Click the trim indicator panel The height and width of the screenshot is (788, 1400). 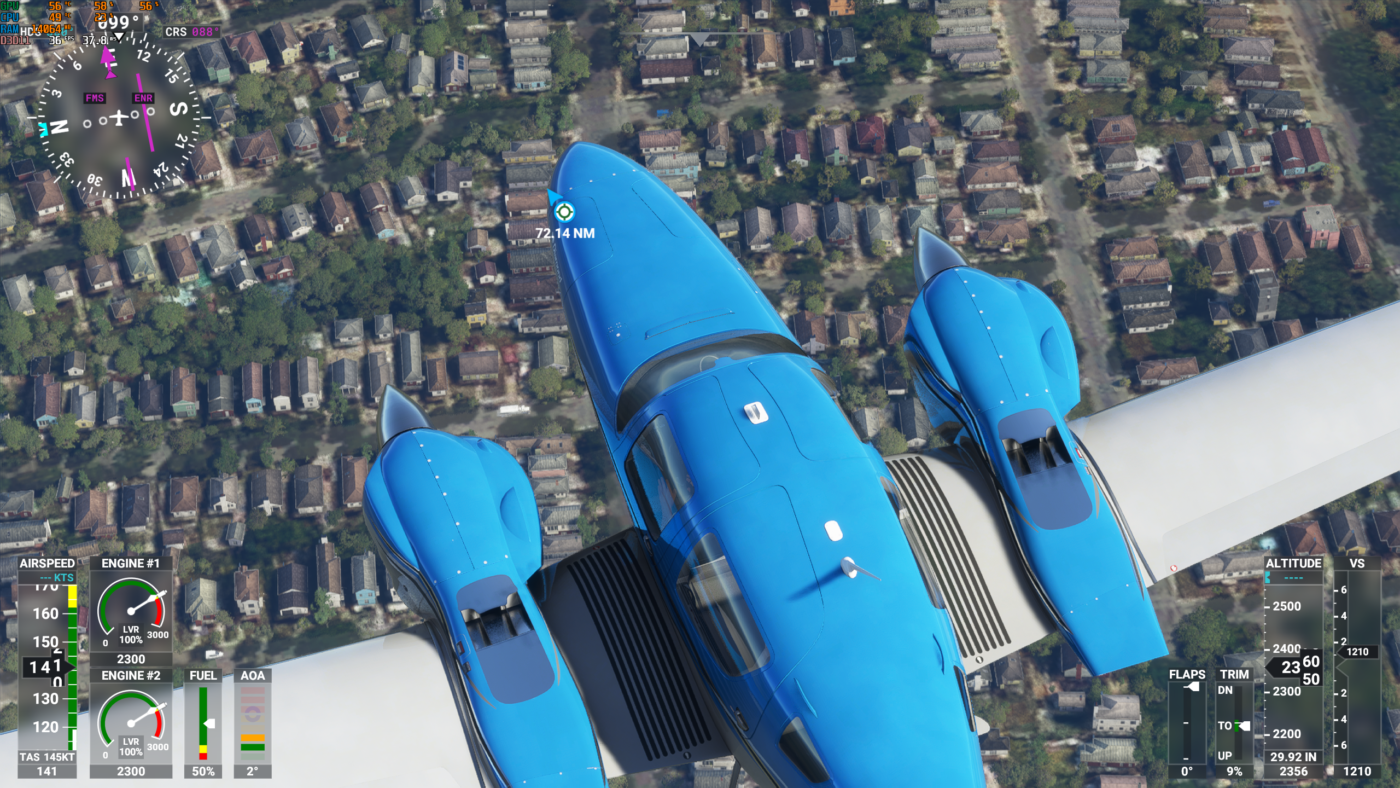click(1234, 722)
